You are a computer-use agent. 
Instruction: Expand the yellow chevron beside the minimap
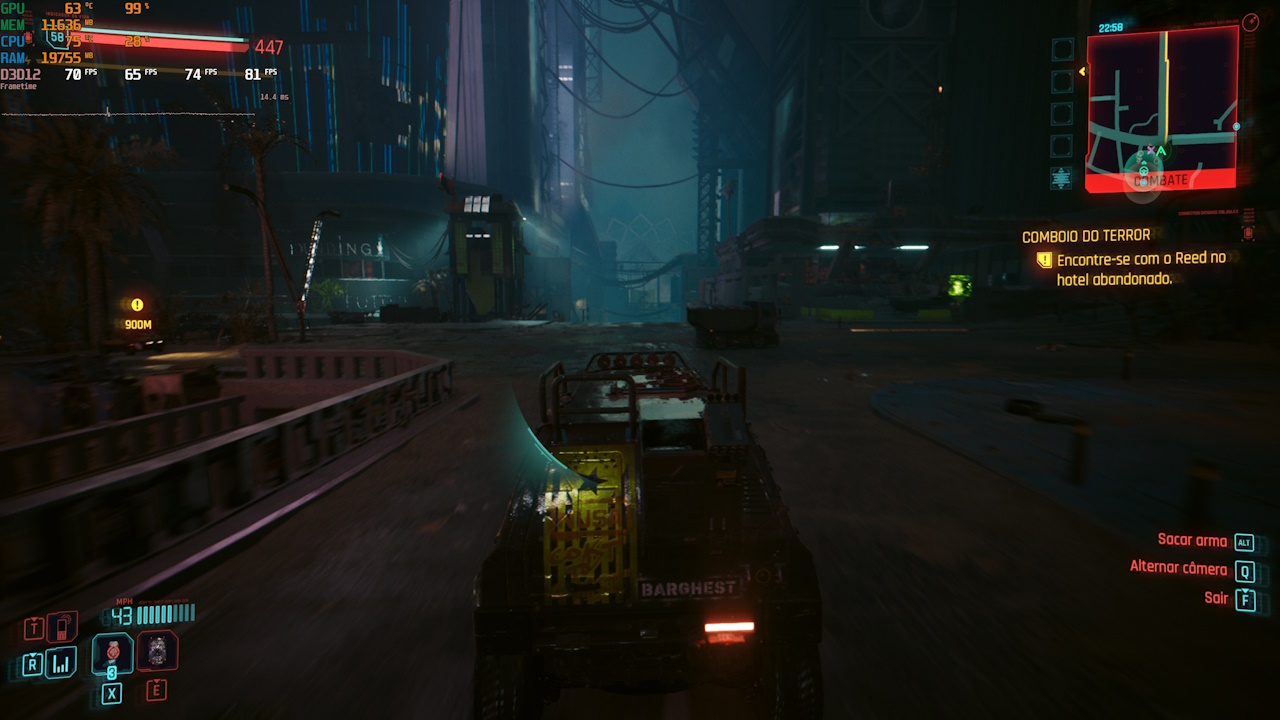pyautogui.click(x=1081, y=71)
